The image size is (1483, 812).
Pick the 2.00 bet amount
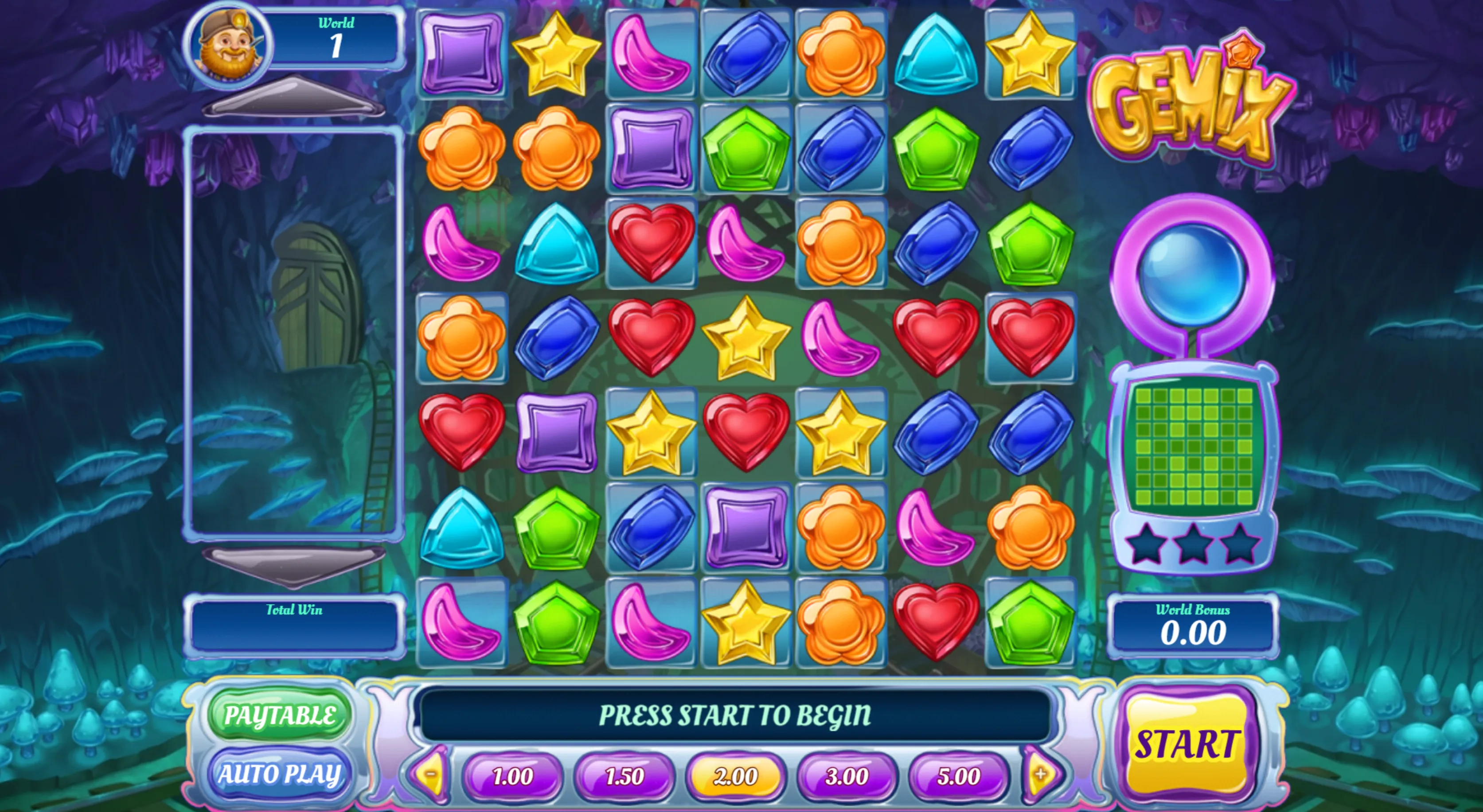(736, 776)
